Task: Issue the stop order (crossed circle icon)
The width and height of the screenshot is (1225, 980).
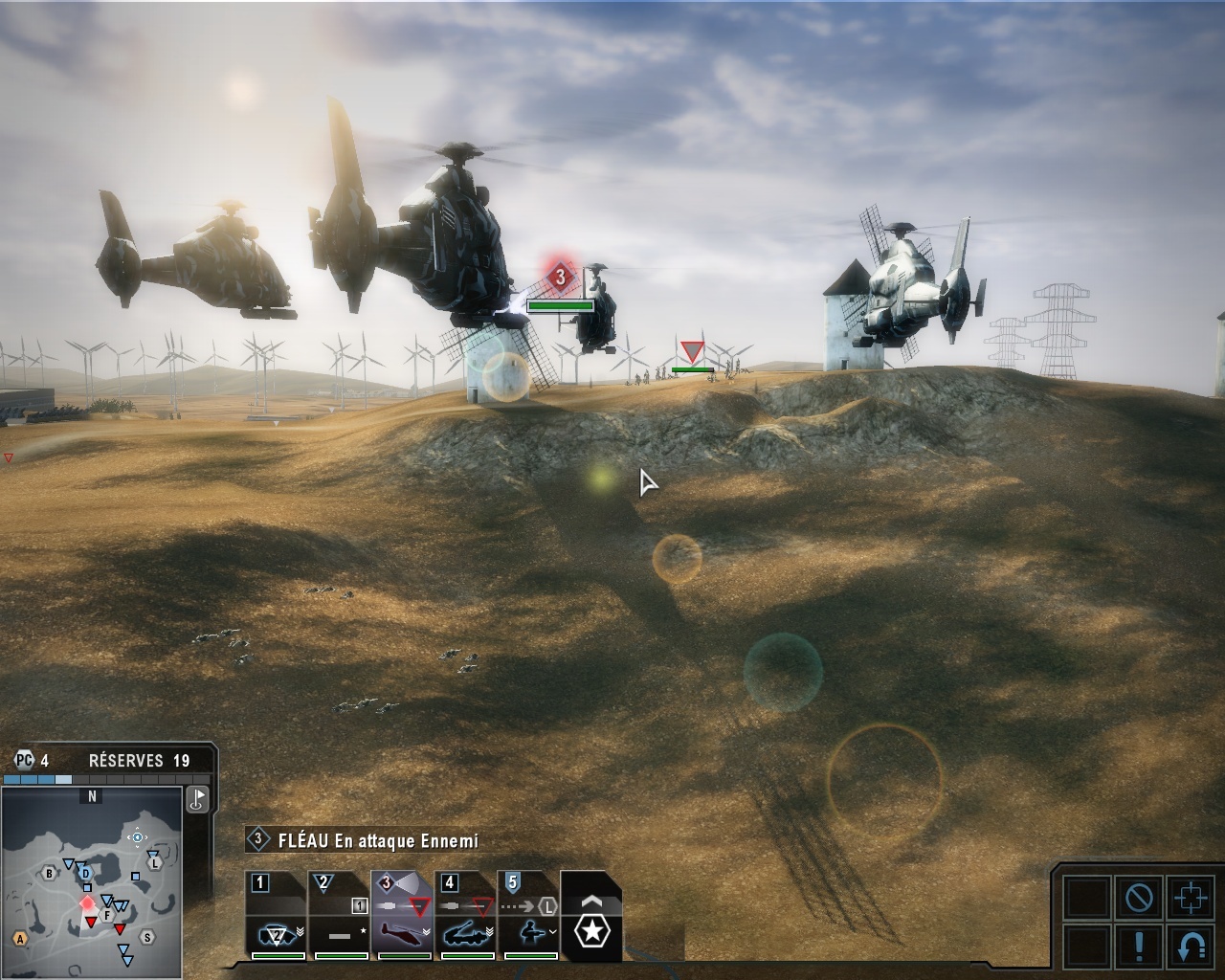Action: (x=1139, y=898)
